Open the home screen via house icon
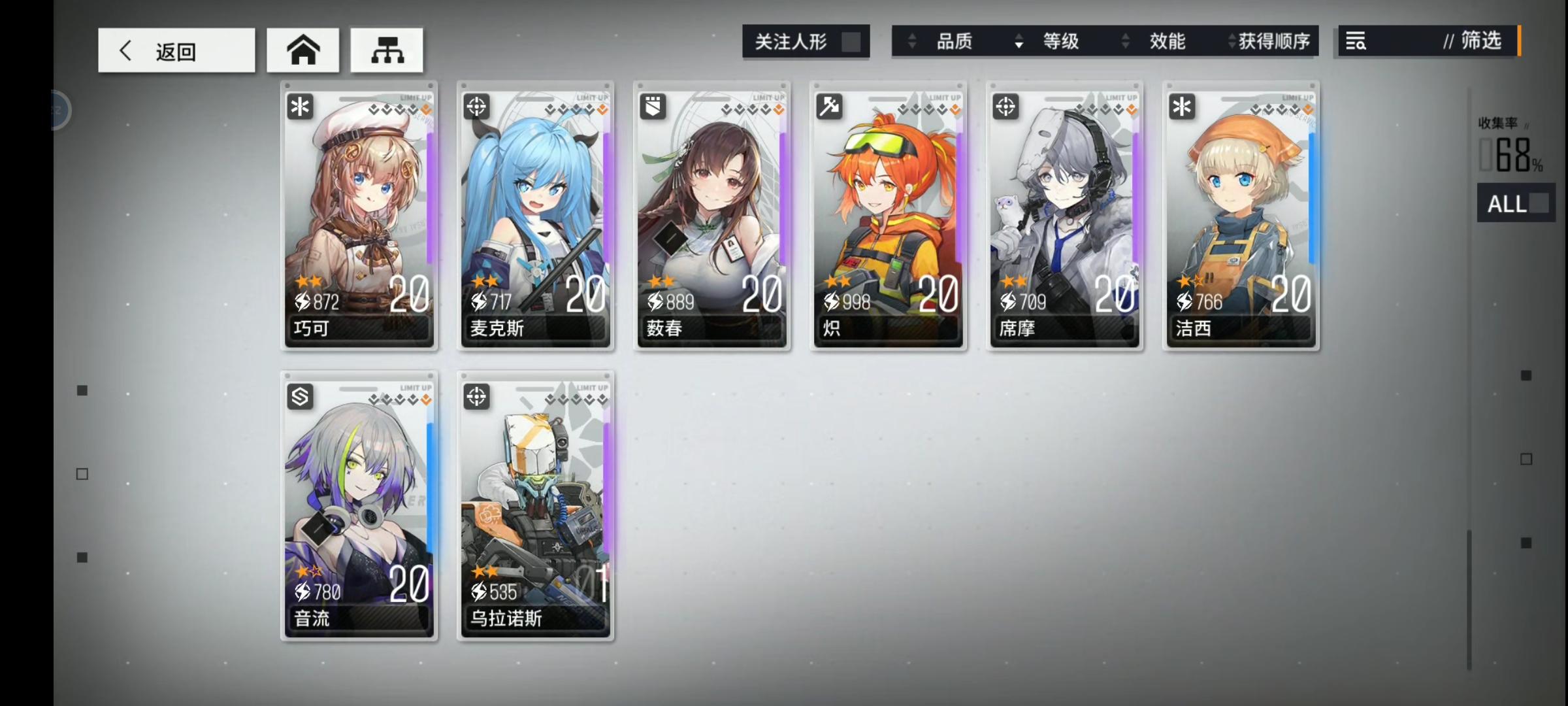Screen dimensions: 1568x706 (303, 50)
